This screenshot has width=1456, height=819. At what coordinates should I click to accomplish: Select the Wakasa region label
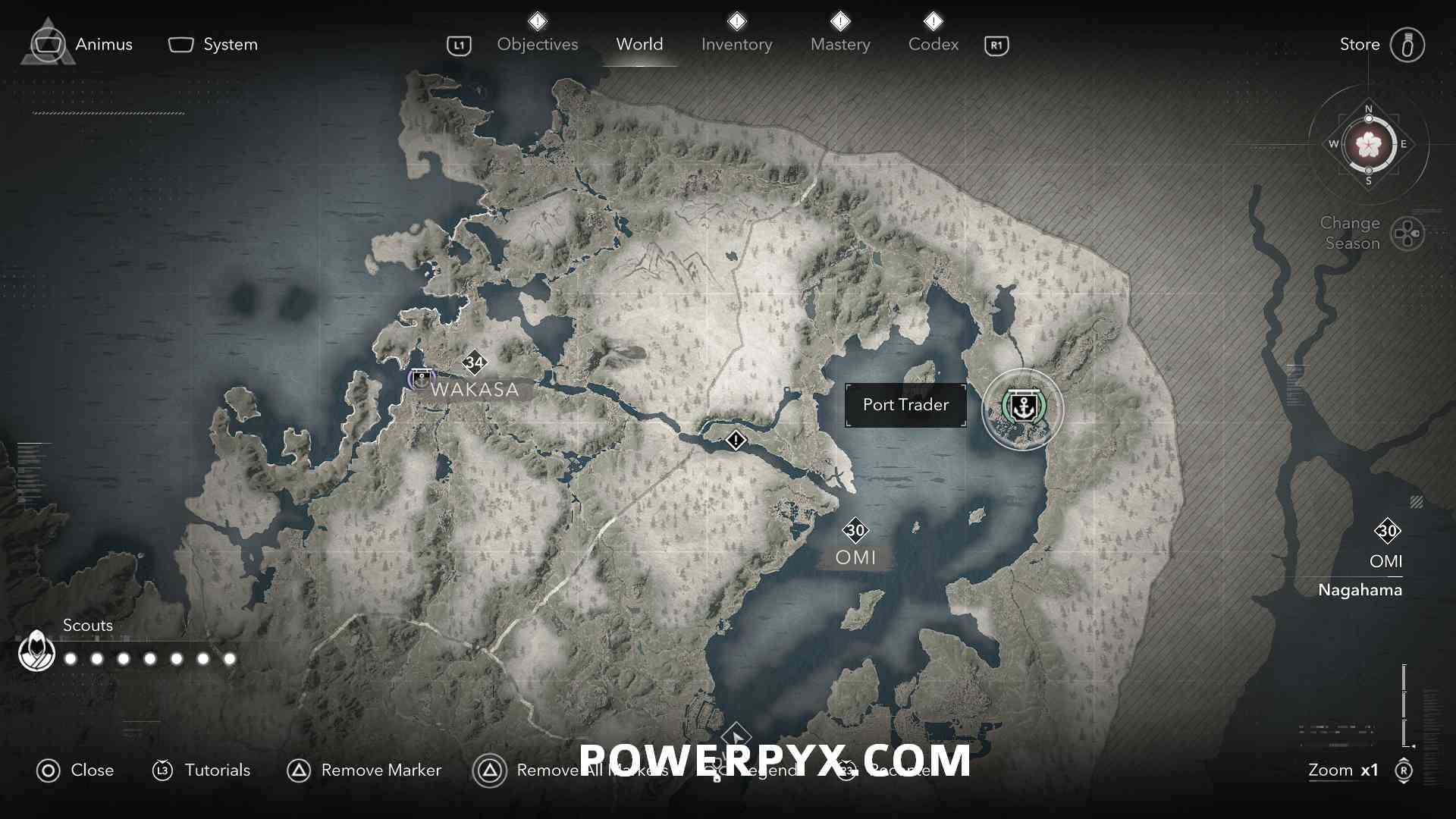(475, 390)
